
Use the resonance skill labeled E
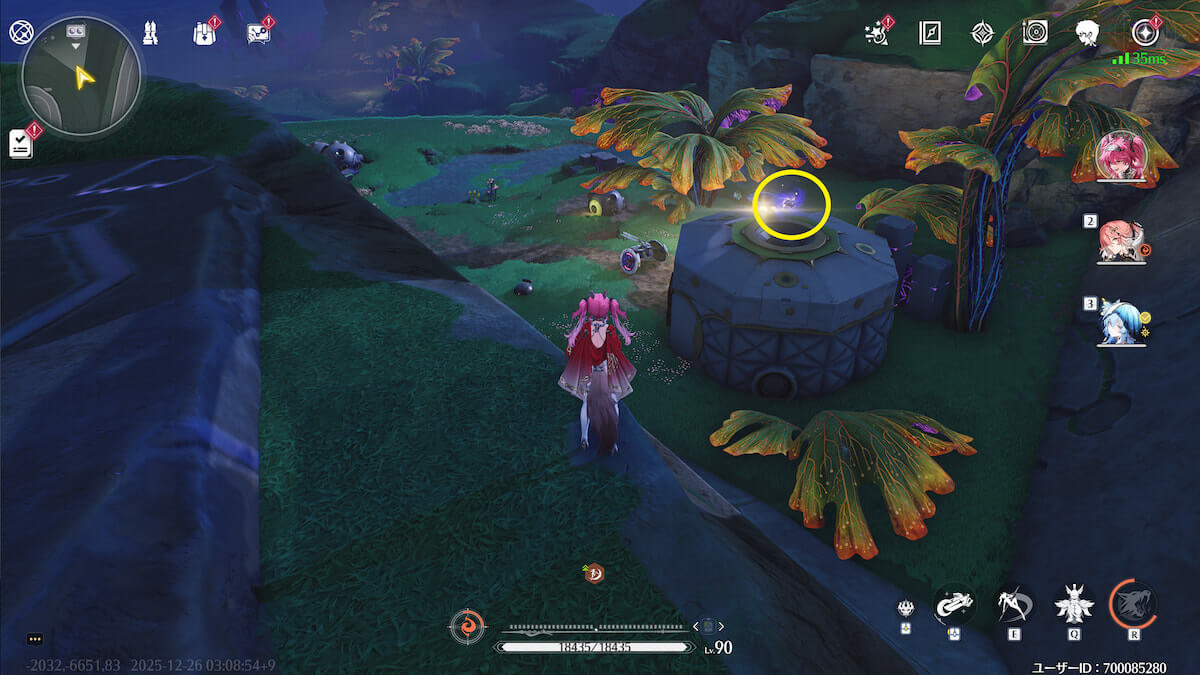pyautogui.click(x=1013, y=604)
